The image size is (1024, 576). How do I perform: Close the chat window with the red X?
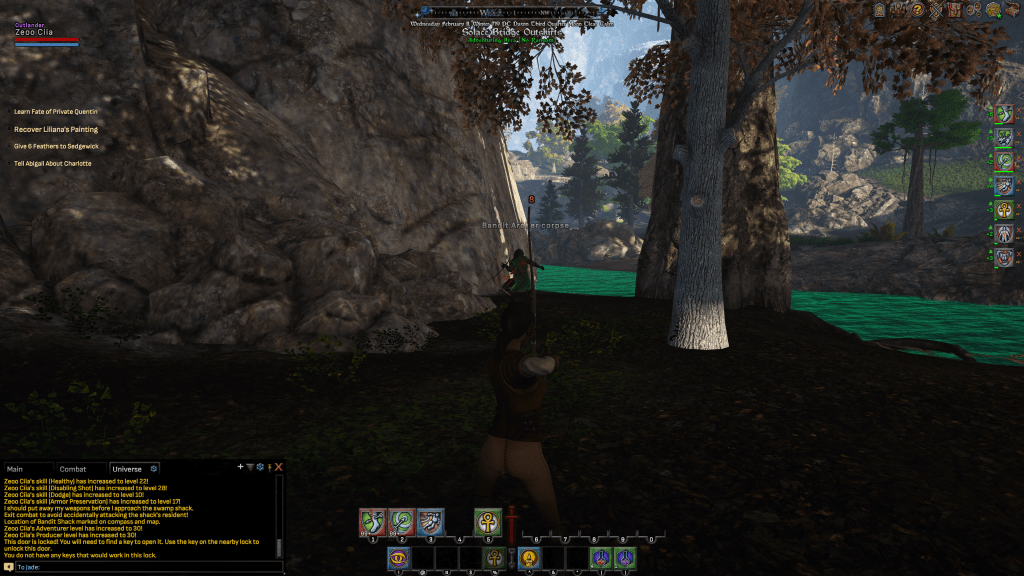coord(279,467)
